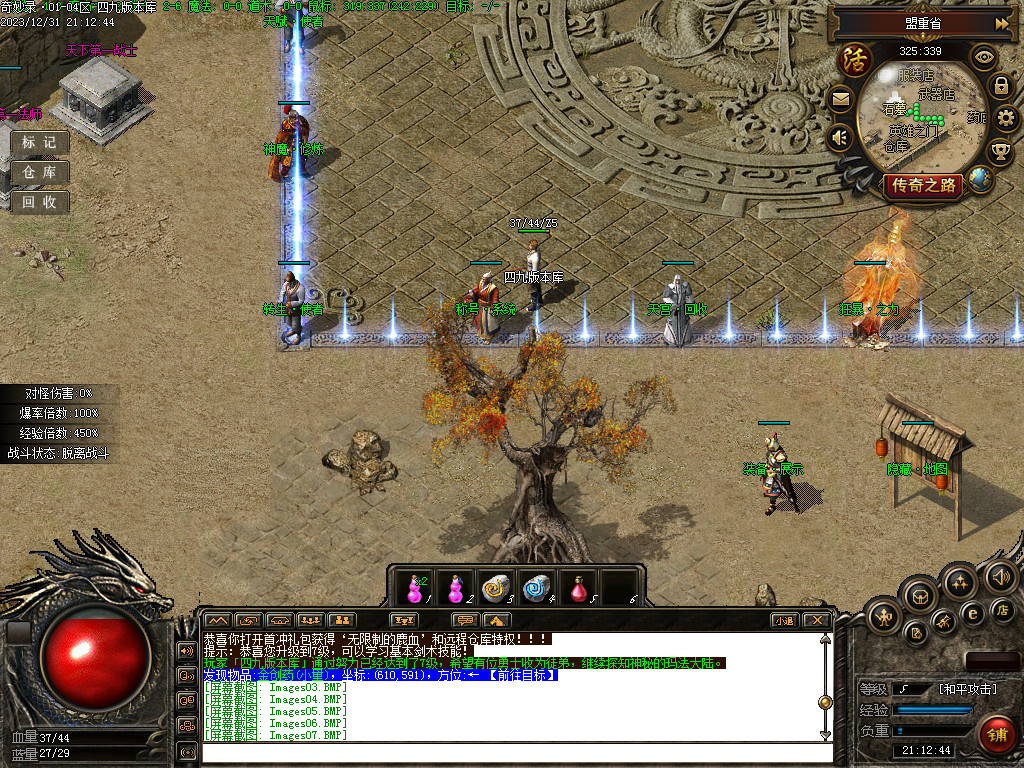
Task: Close the chat window with X
Action: [x=817, y=620]
